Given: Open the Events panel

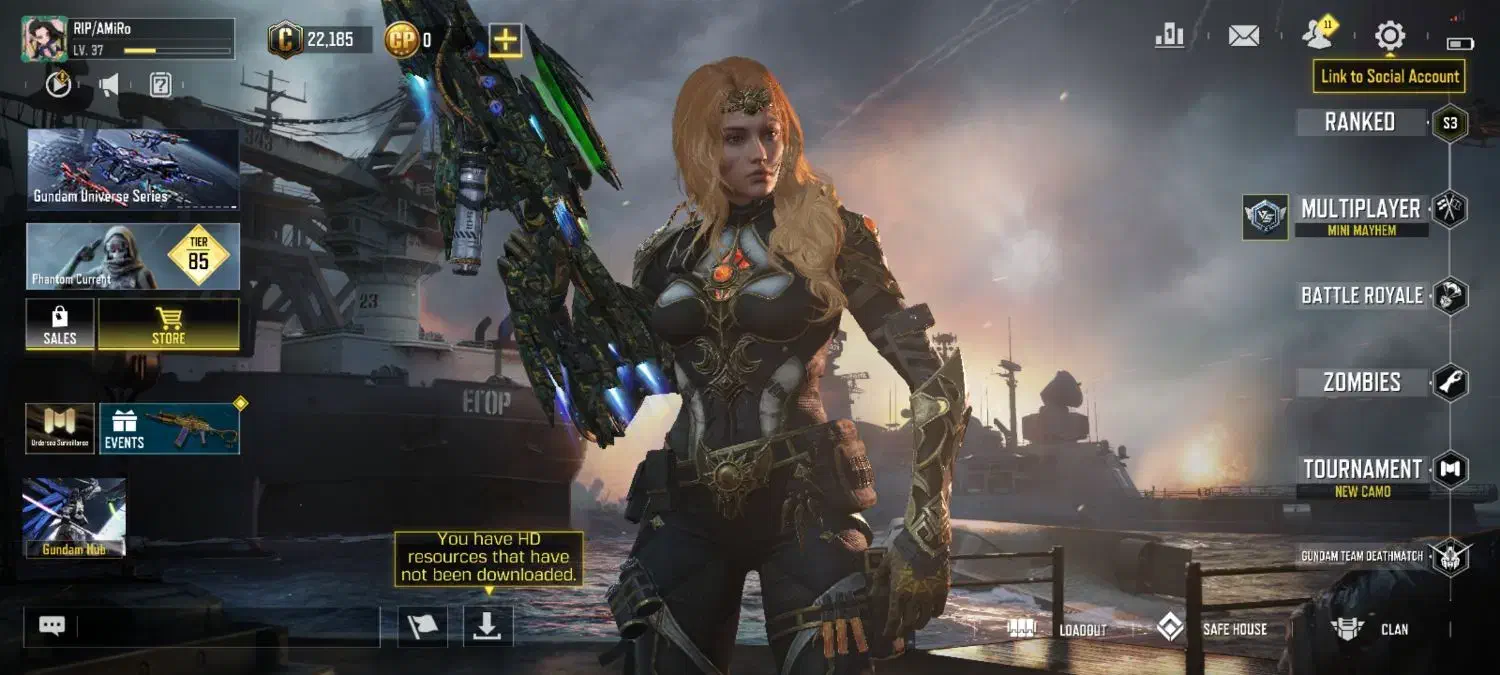Looking at the screenshot, I should point(169,429).
